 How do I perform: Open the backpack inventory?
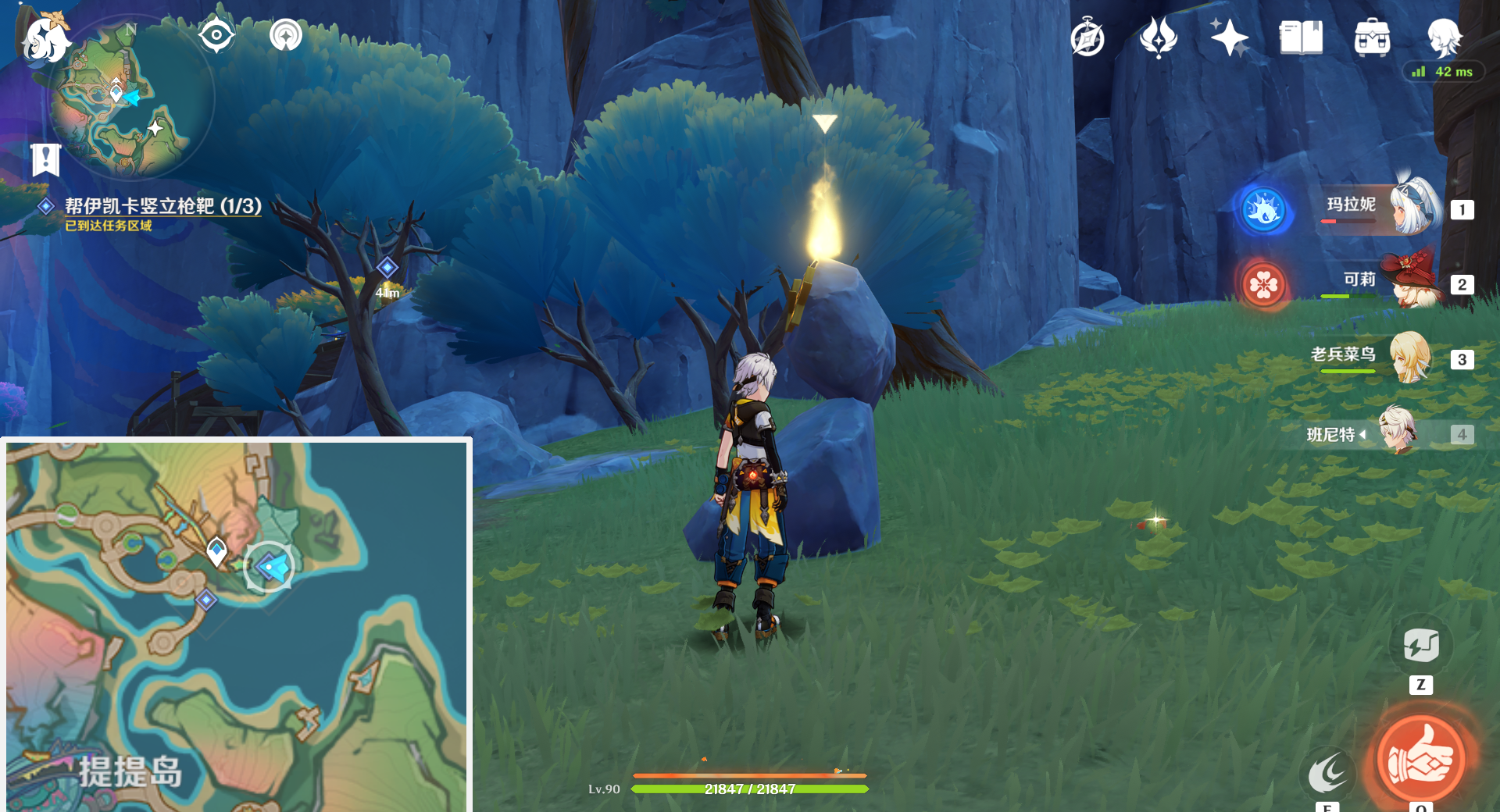tap(1372, 37)
